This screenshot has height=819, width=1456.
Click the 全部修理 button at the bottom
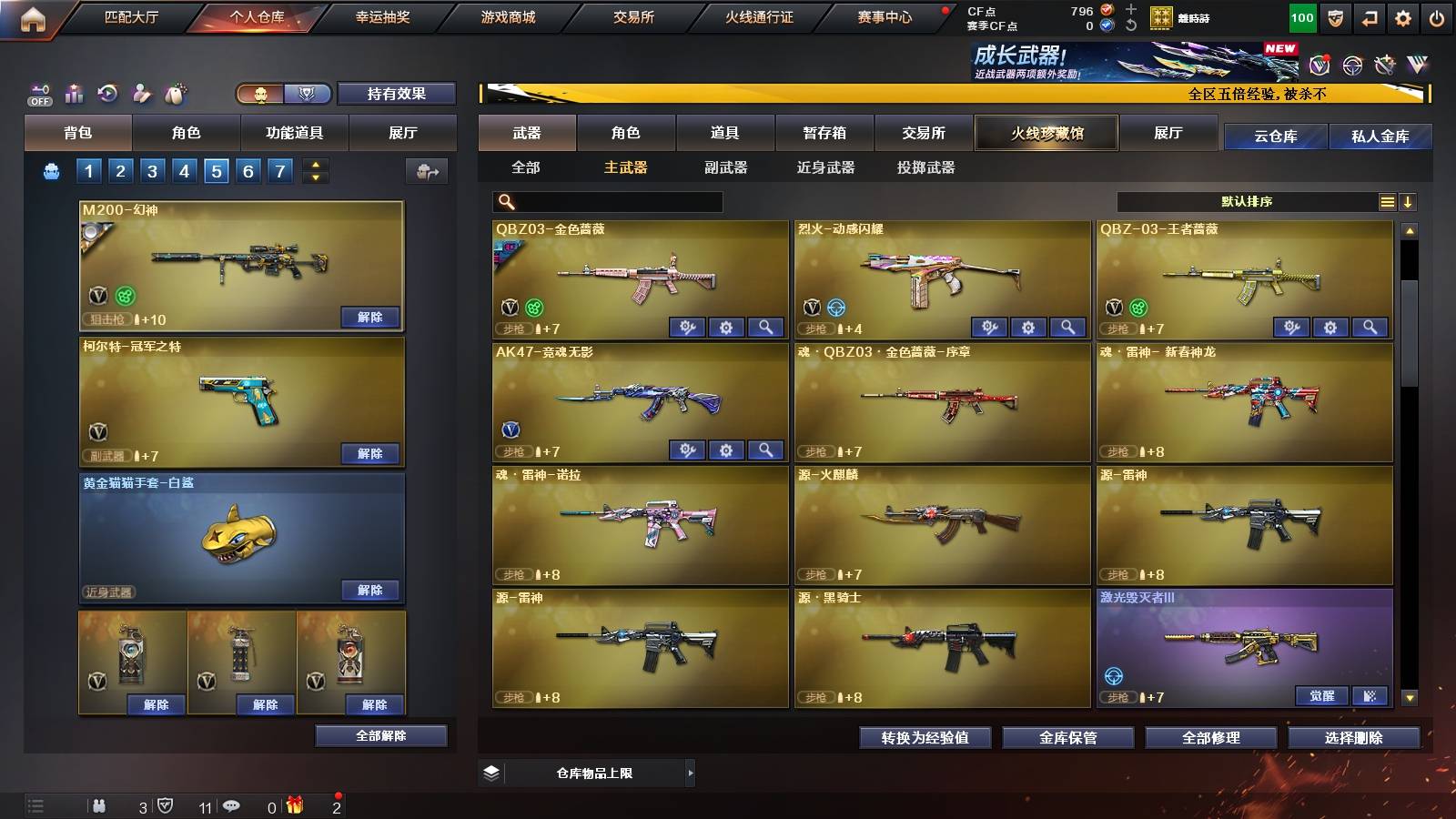coord(1213,739)
